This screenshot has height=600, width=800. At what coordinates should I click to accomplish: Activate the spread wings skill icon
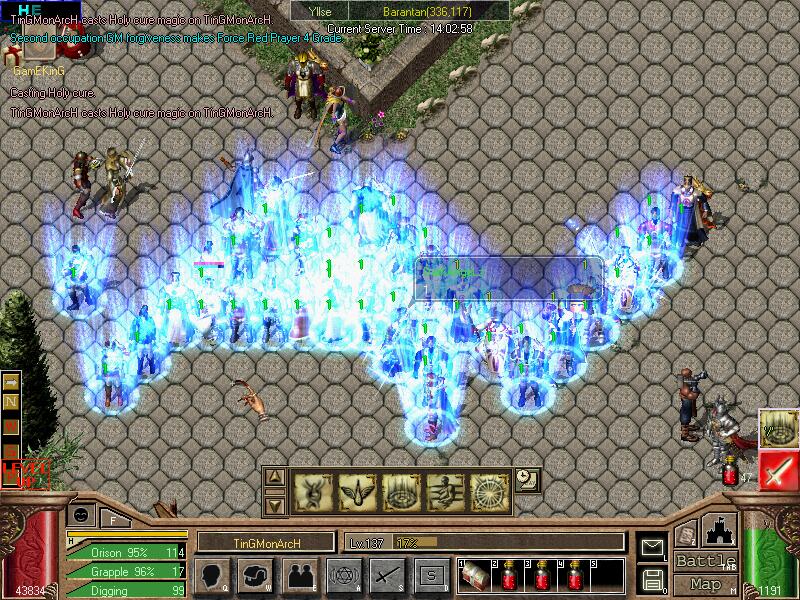[x=357, y=491]
